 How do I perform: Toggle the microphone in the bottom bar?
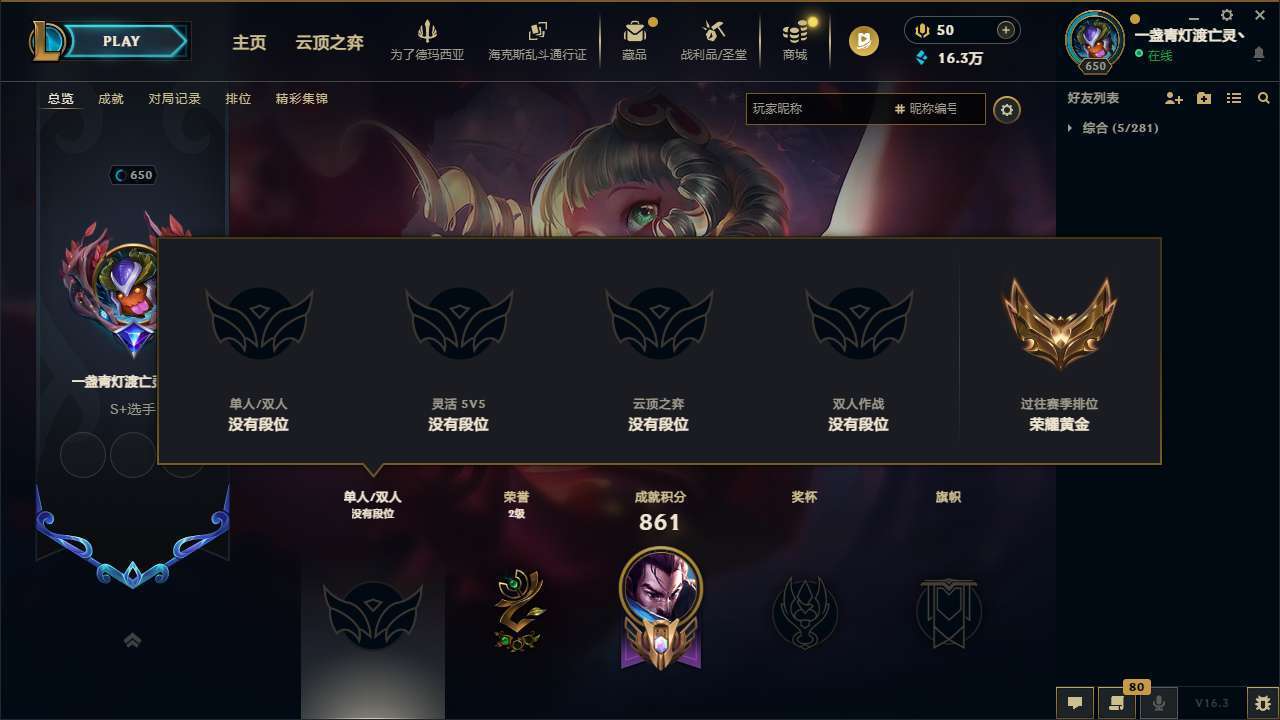click(x=1158, y=703)
